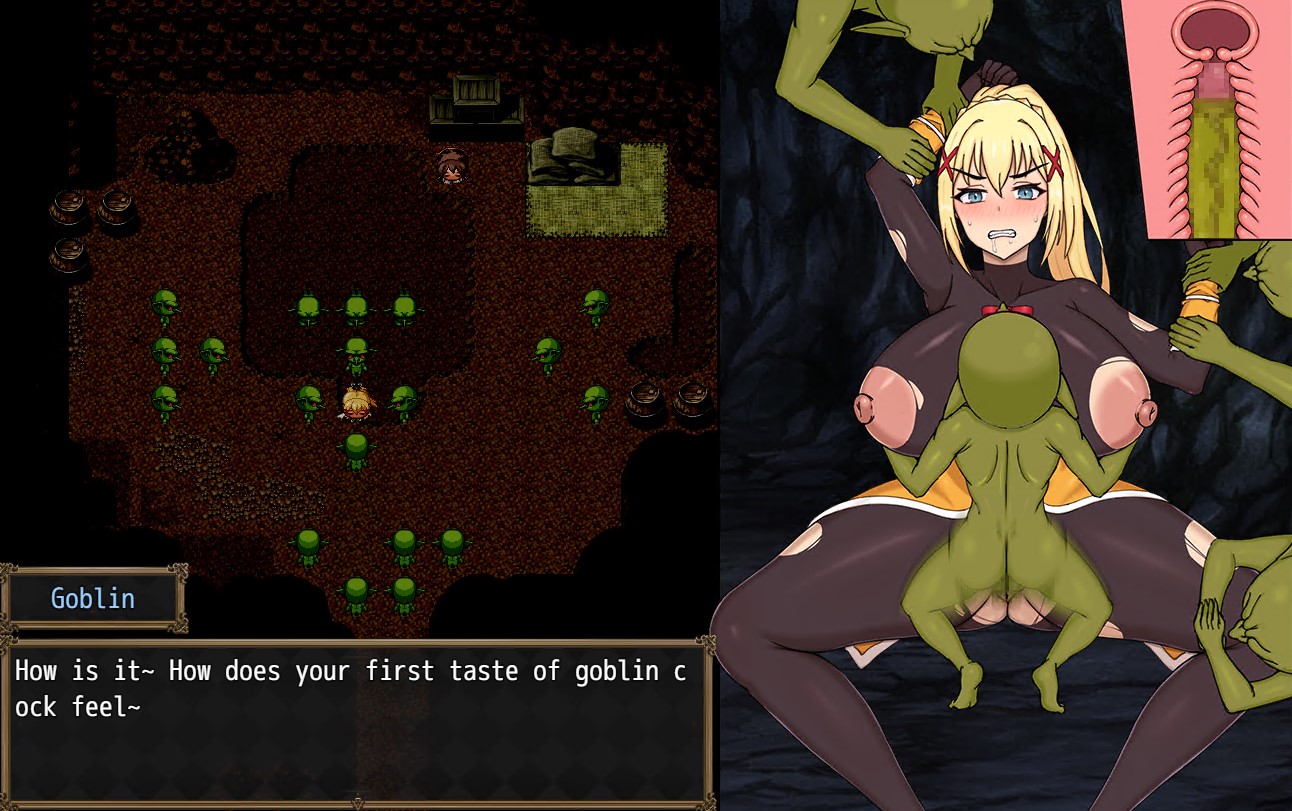Click the continue arrow below the dialogue box

(357, 802)
